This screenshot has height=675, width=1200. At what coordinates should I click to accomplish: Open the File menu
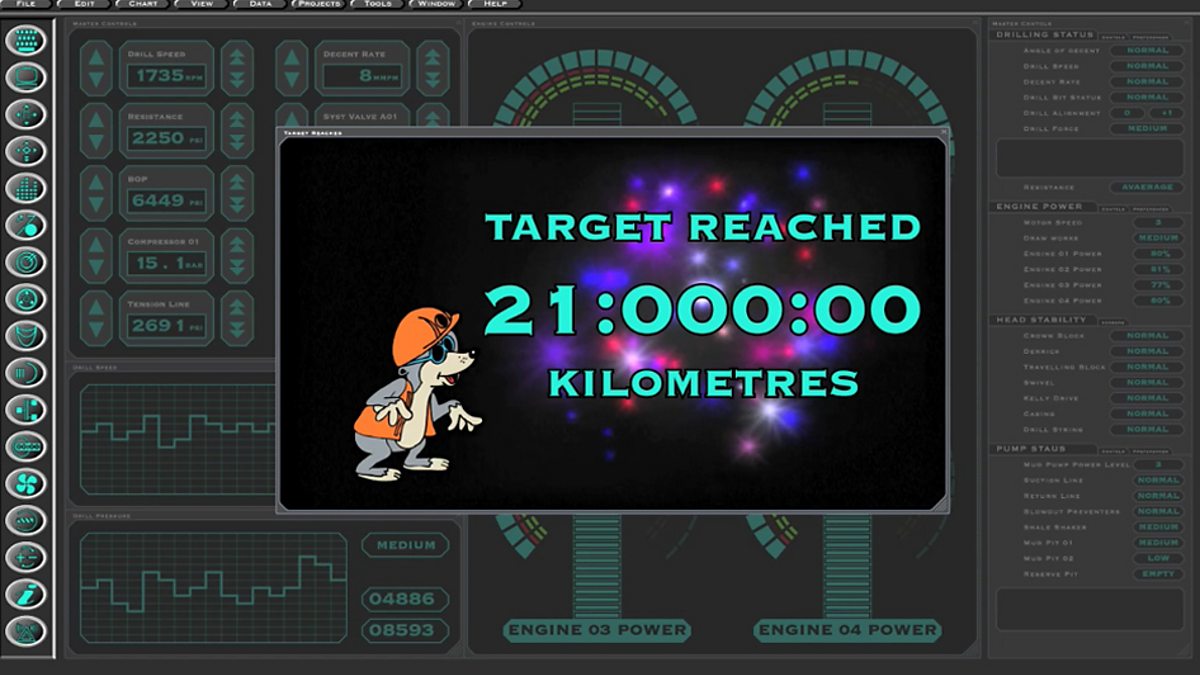pyautogui.click(x=26, y=5)
